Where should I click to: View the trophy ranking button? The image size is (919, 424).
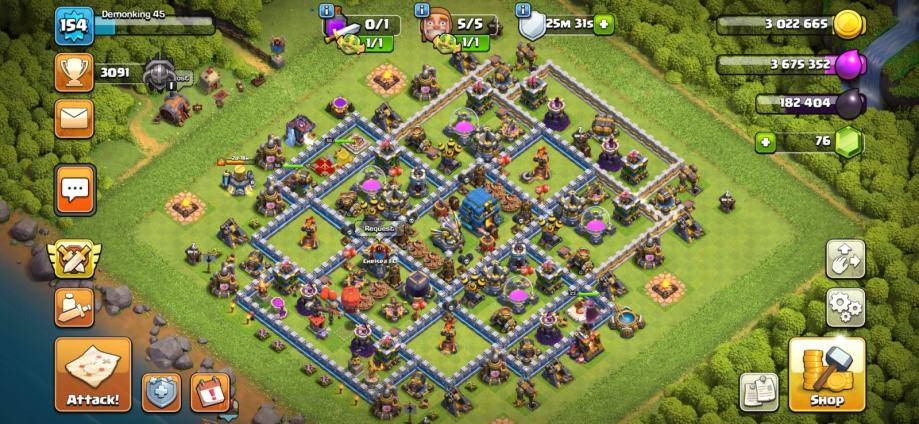pos(75,72)
